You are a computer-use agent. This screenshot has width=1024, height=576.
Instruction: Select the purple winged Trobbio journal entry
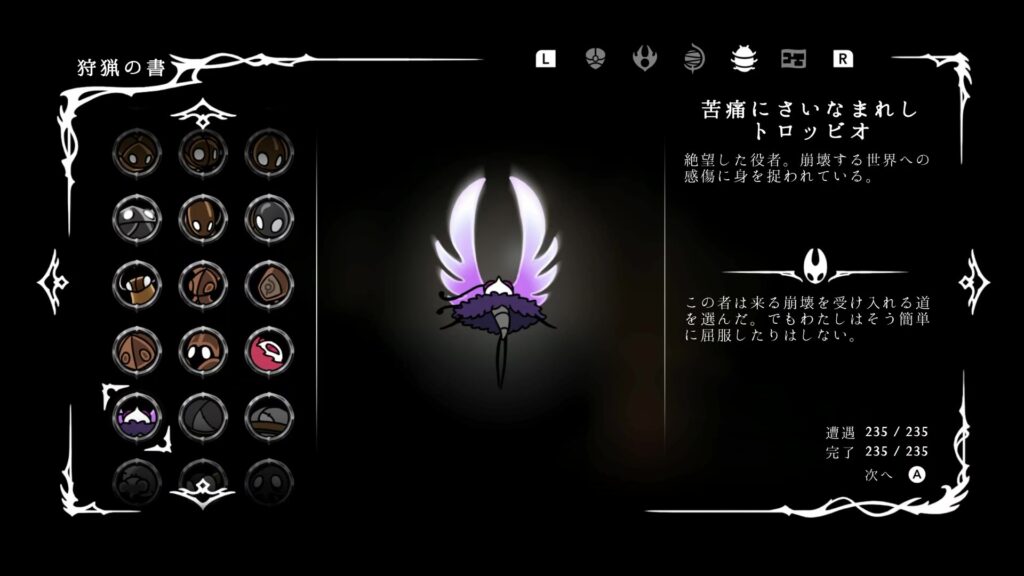136,415
